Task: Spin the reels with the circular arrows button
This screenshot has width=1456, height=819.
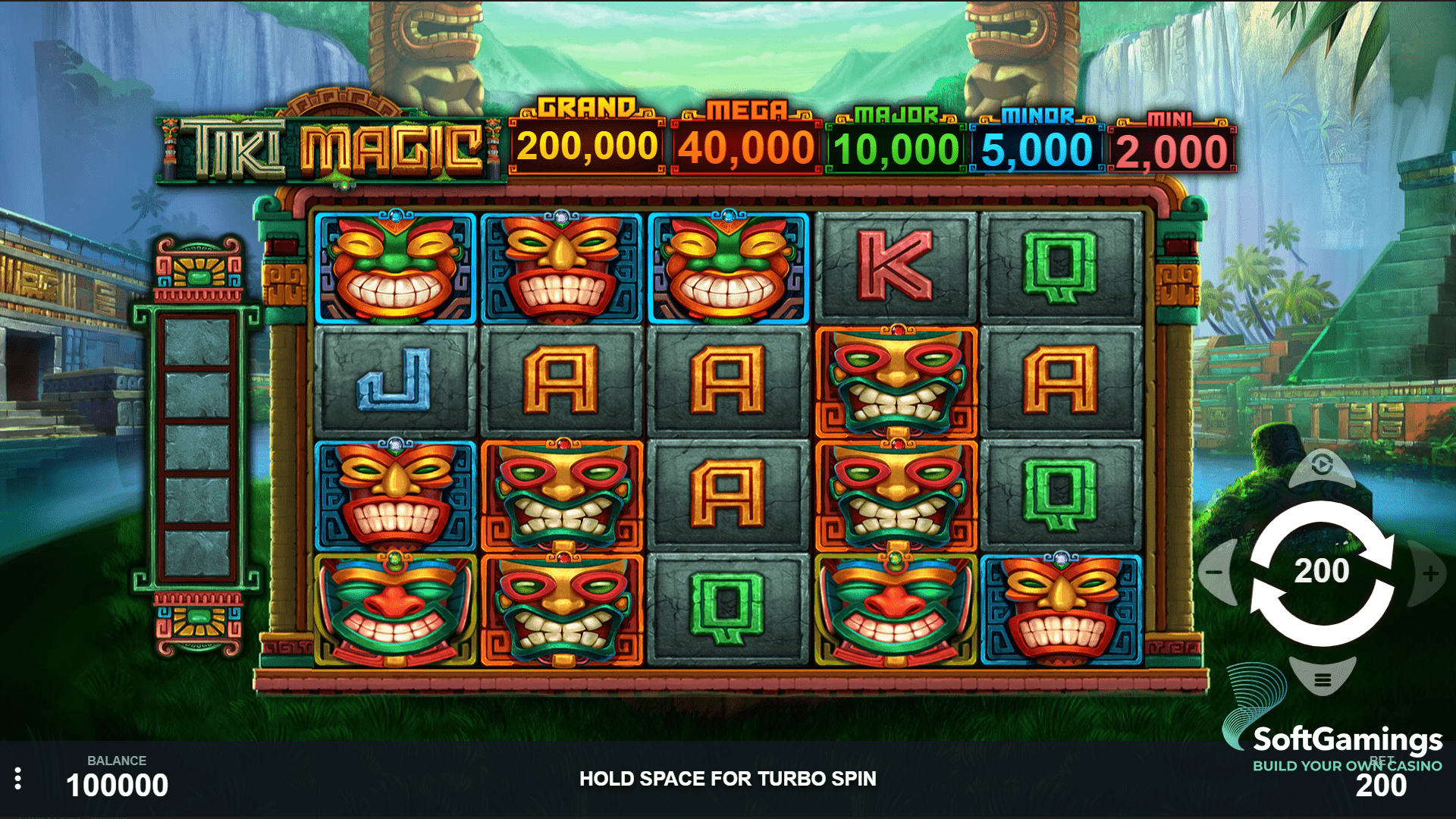Action: coord(1322,573)
